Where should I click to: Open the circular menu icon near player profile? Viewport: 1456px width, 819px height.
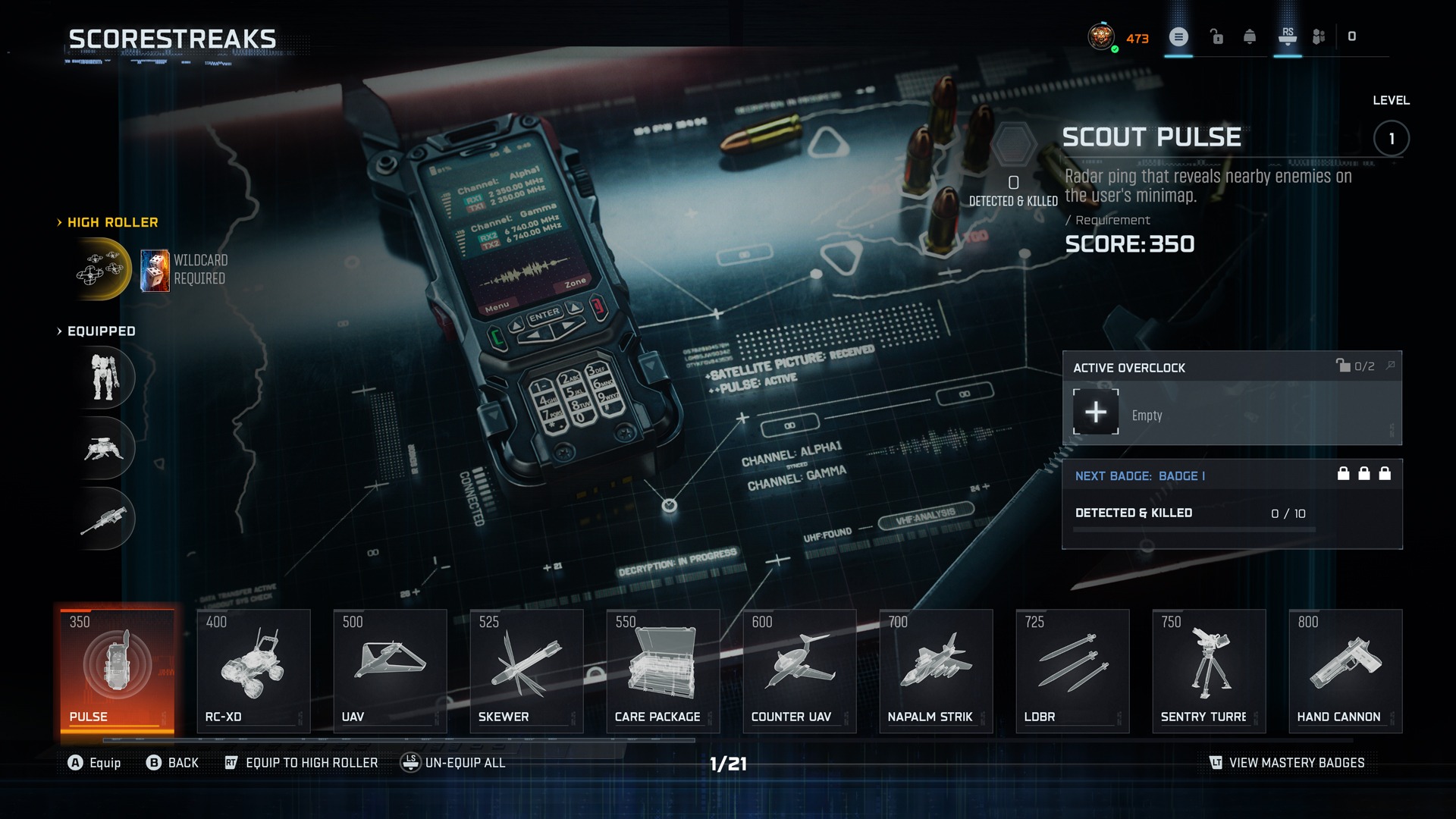click(x=1178, y=36)
